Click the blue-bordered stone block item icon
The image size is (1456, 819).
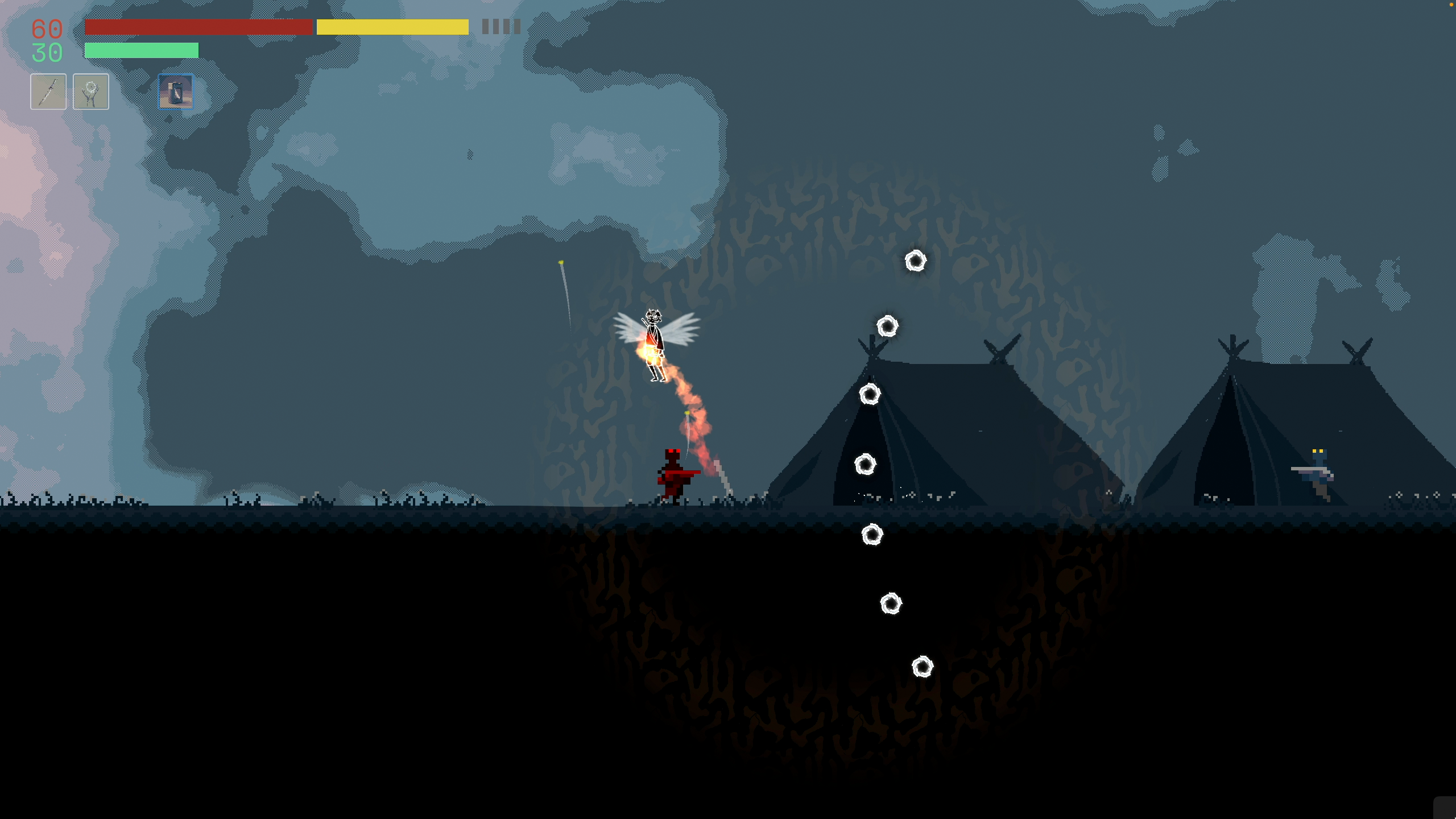click(x=175, y=92)
